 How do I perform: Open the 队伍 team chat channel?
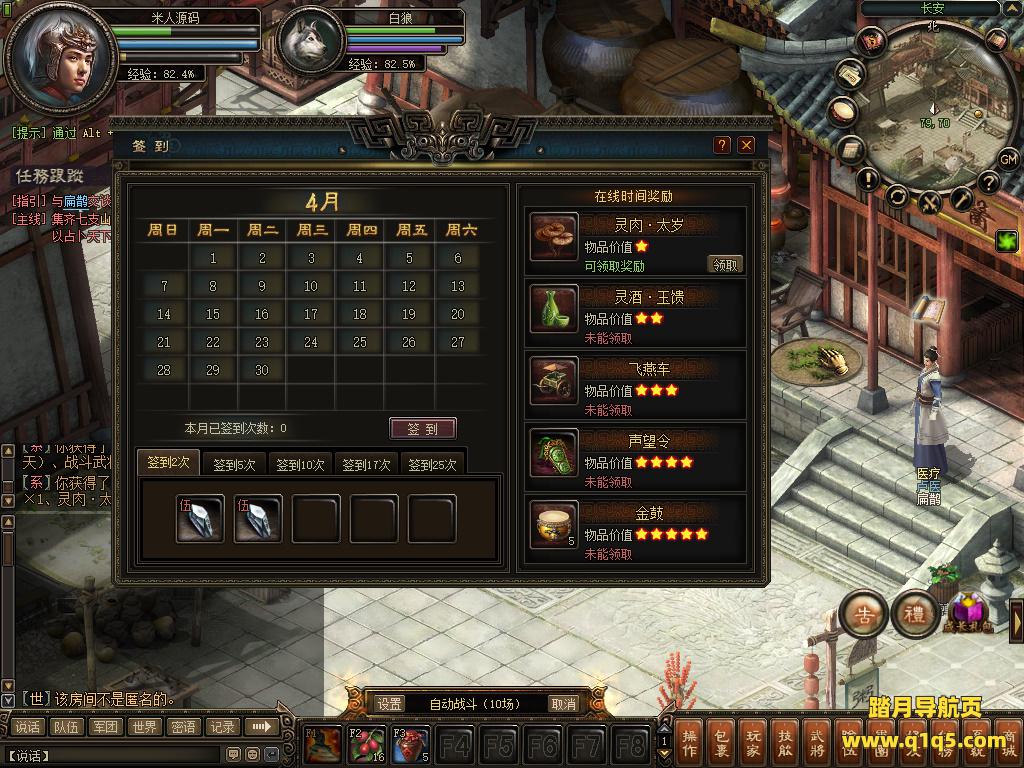tap(66, 727)
